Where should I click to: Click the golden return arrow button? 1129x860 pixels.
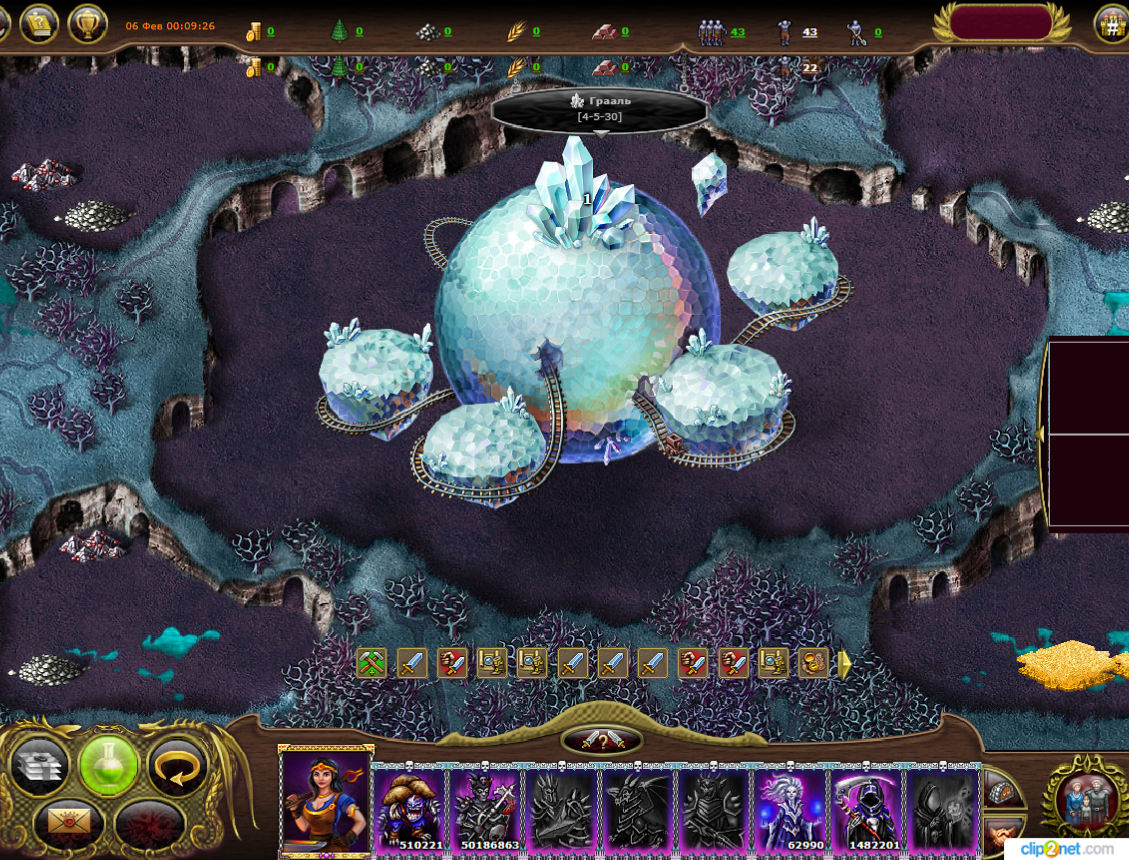coord(178,768)
